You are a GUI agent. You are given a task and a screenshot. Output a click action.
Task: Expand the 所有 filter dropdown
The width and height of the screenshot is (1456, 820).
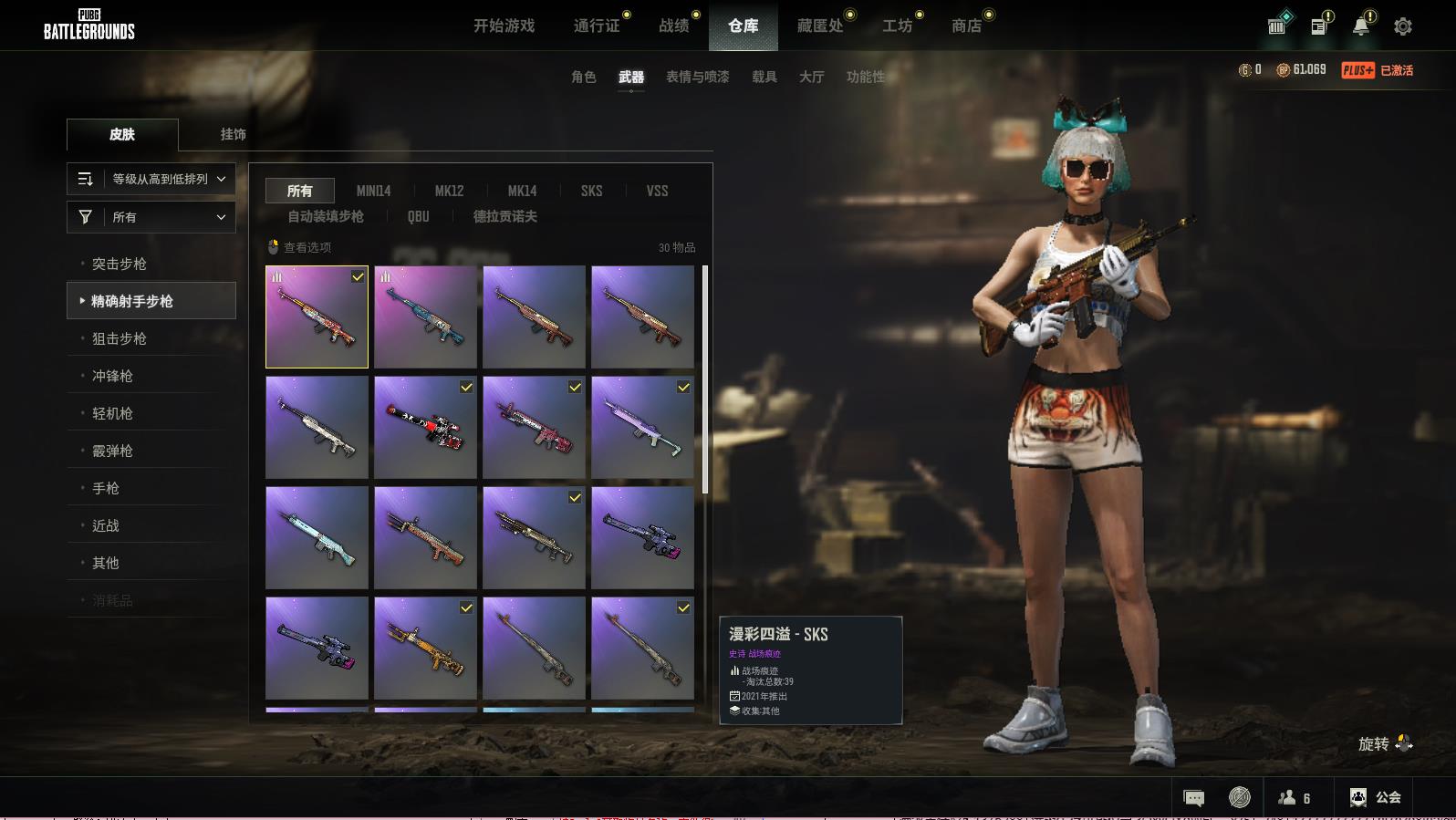[x=151, y=217]
